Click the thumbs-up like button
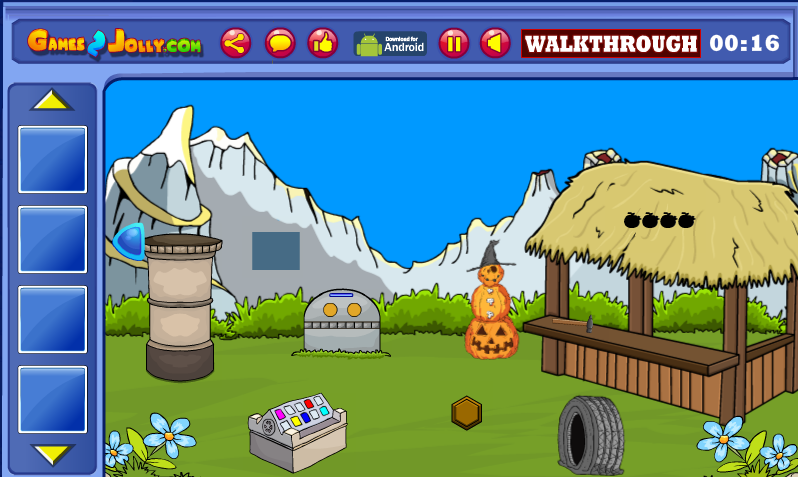 click(x=322, y=43)
